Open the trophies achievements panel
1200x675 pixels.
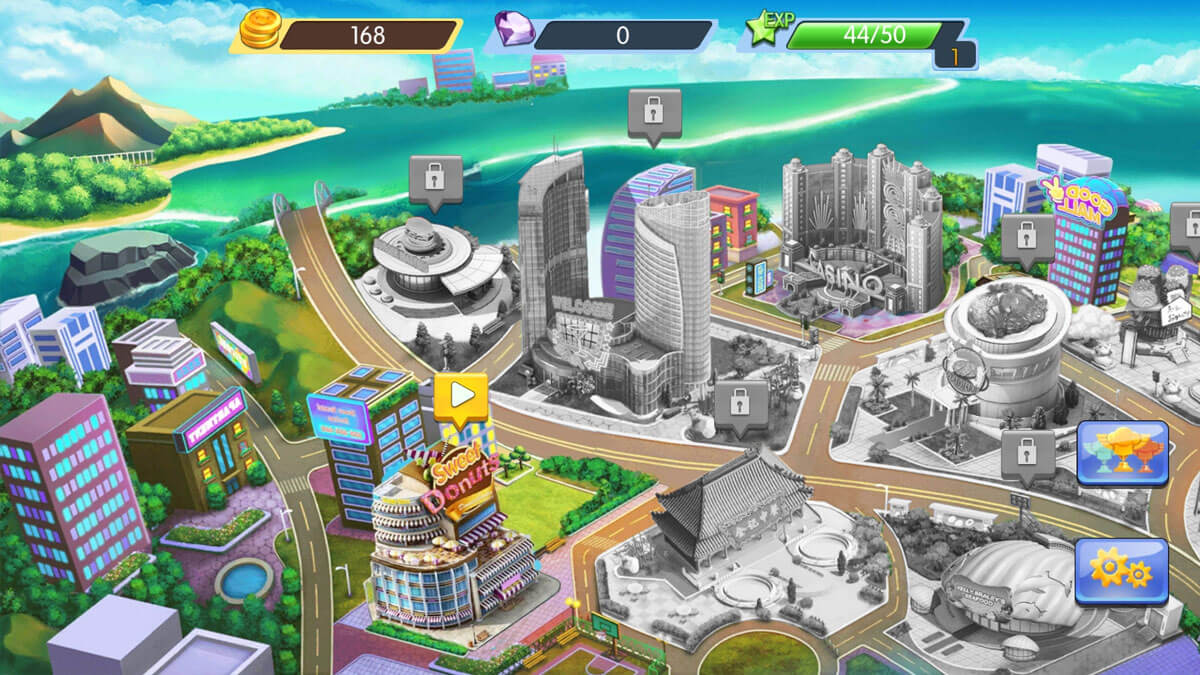[1122, 453]
